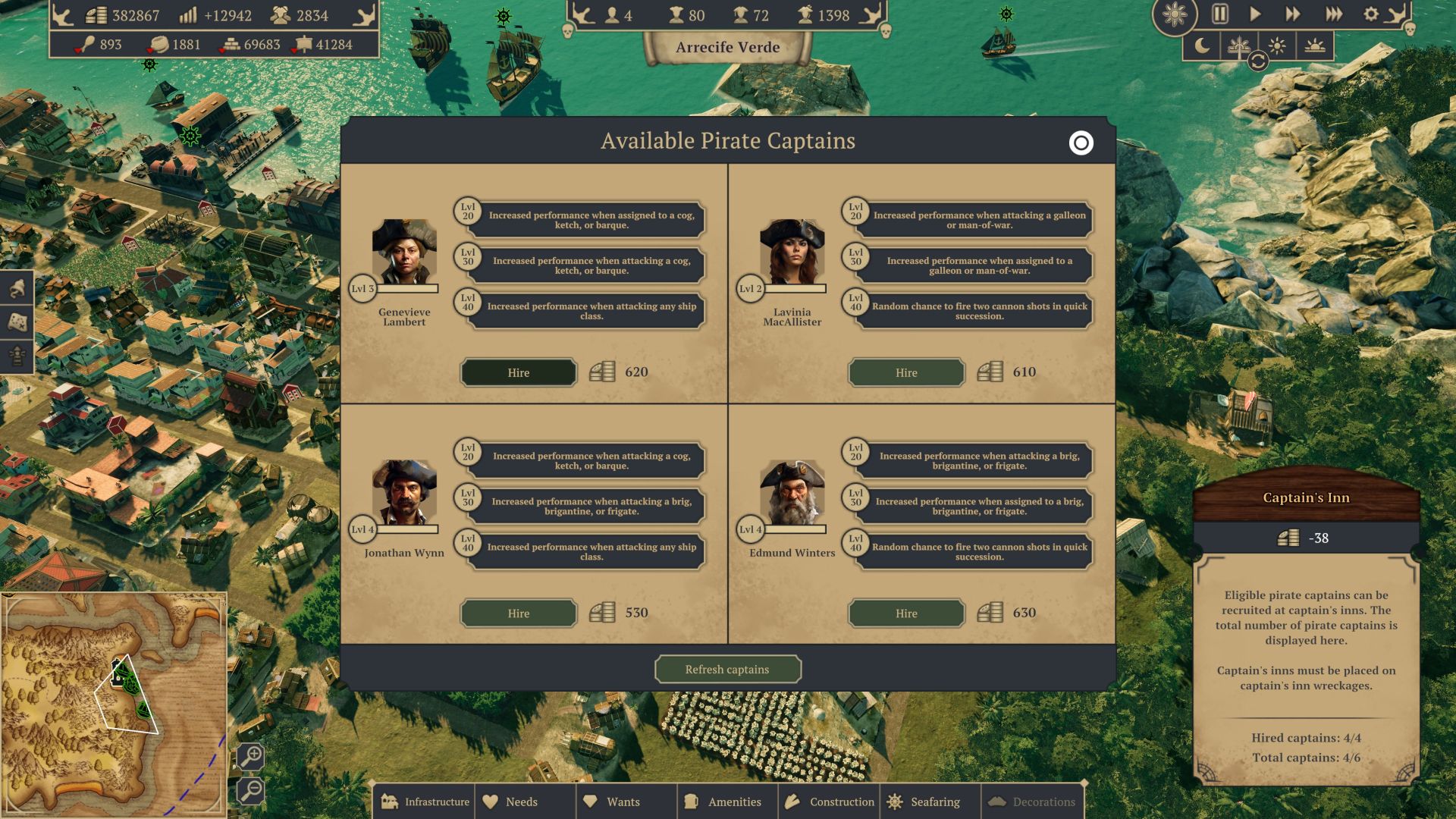Toggle night mode with the moon icon

click(1201, 45)
